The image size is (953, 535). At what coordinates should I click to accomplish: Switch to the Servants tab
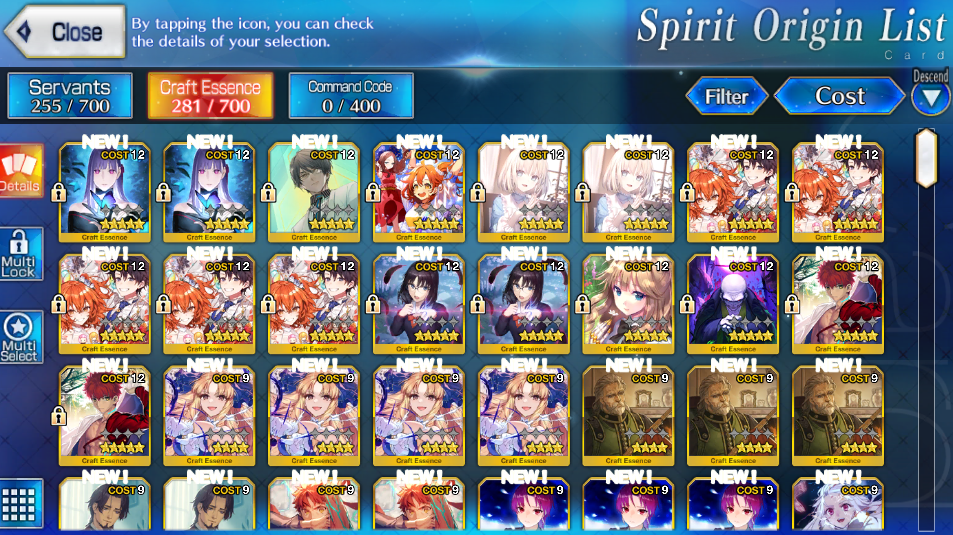point(70,96)
